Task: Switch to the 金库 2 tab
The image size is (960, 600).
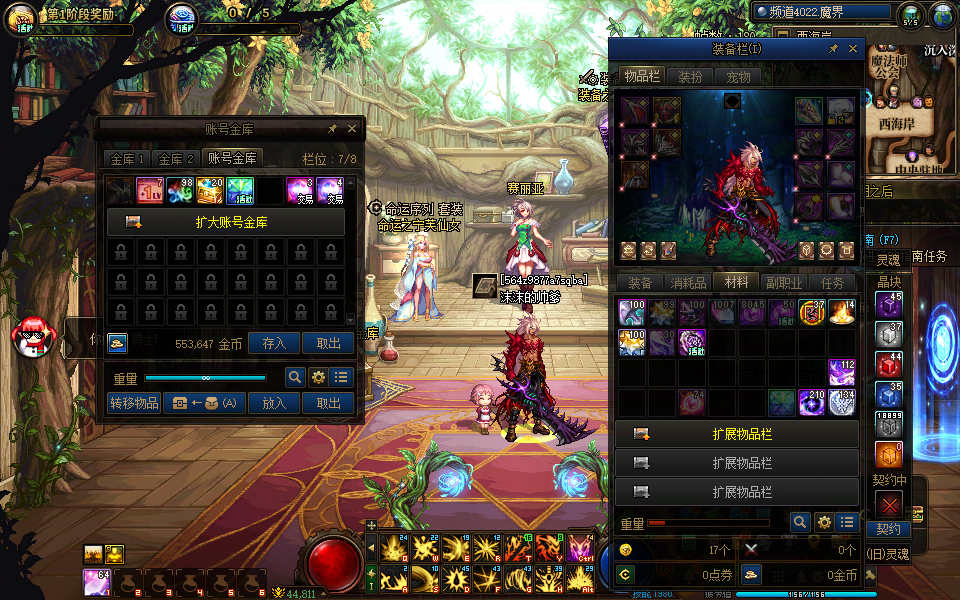Action: [x=176, y=159]
